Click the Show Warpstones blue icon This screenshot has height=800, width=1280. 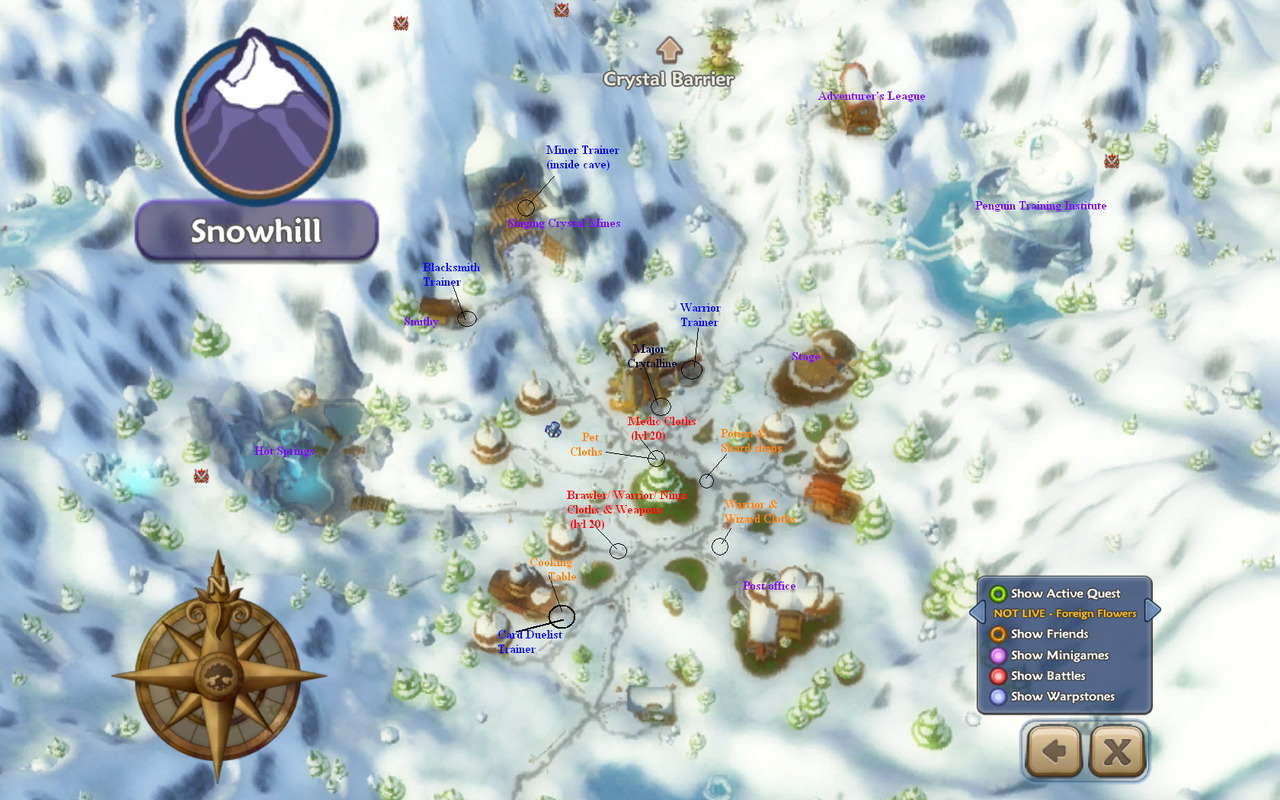[999, 697]
